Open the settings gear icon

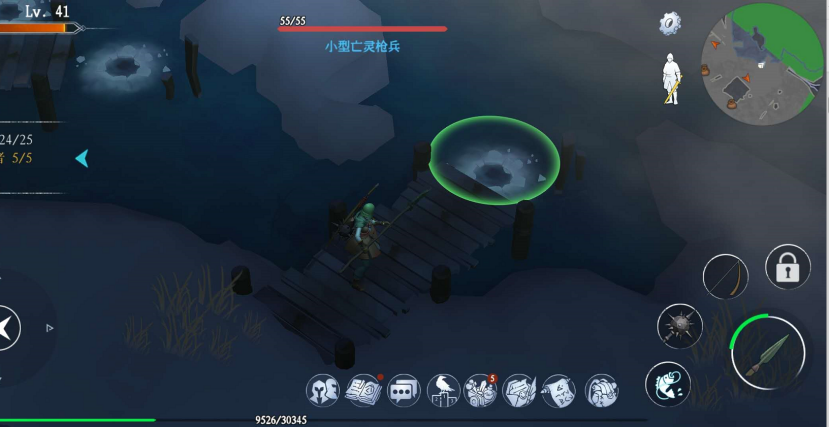point(670,23)
